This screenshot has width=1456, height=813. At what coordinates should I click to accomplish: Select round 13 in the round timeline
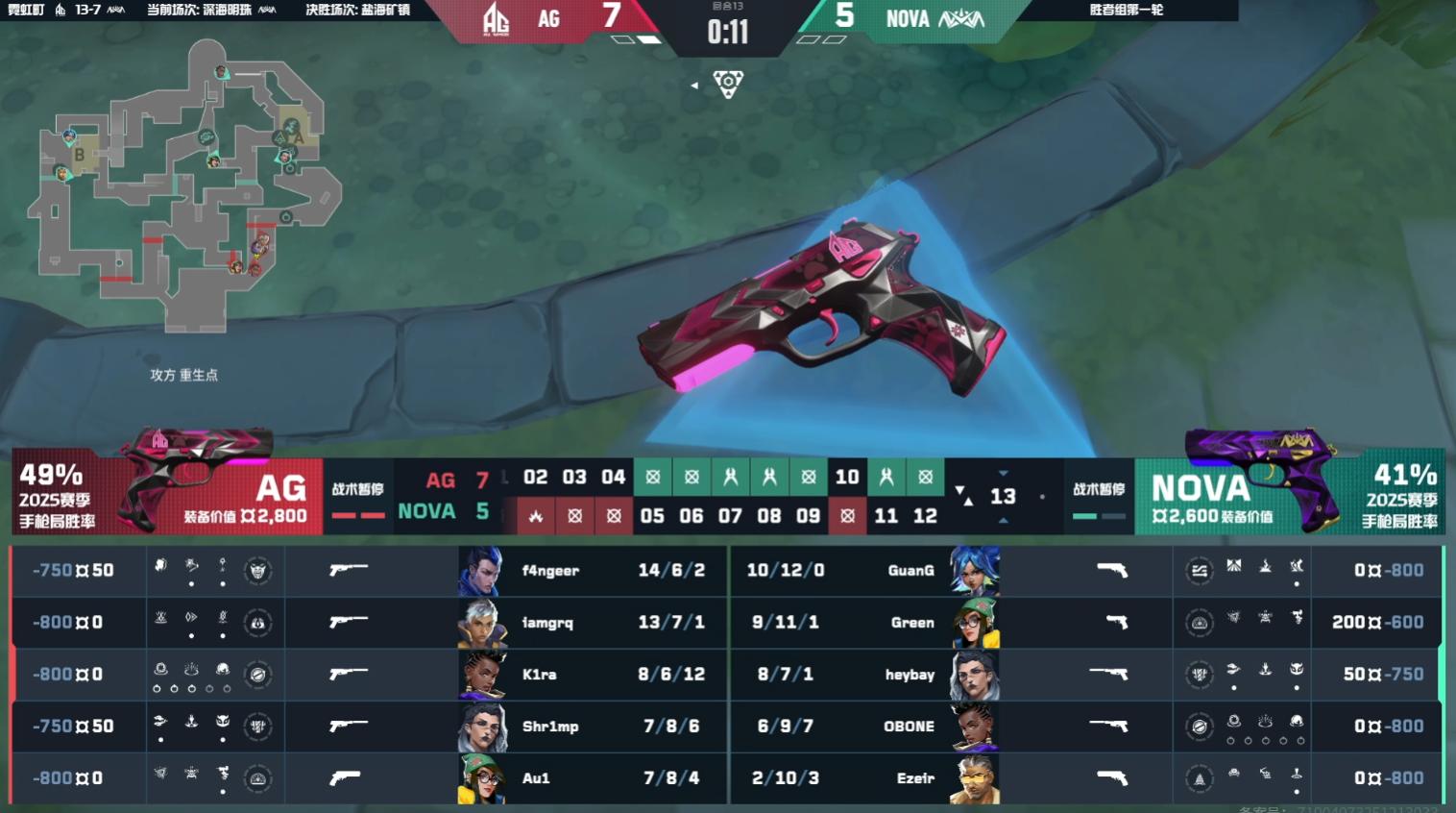[1003, 496]
